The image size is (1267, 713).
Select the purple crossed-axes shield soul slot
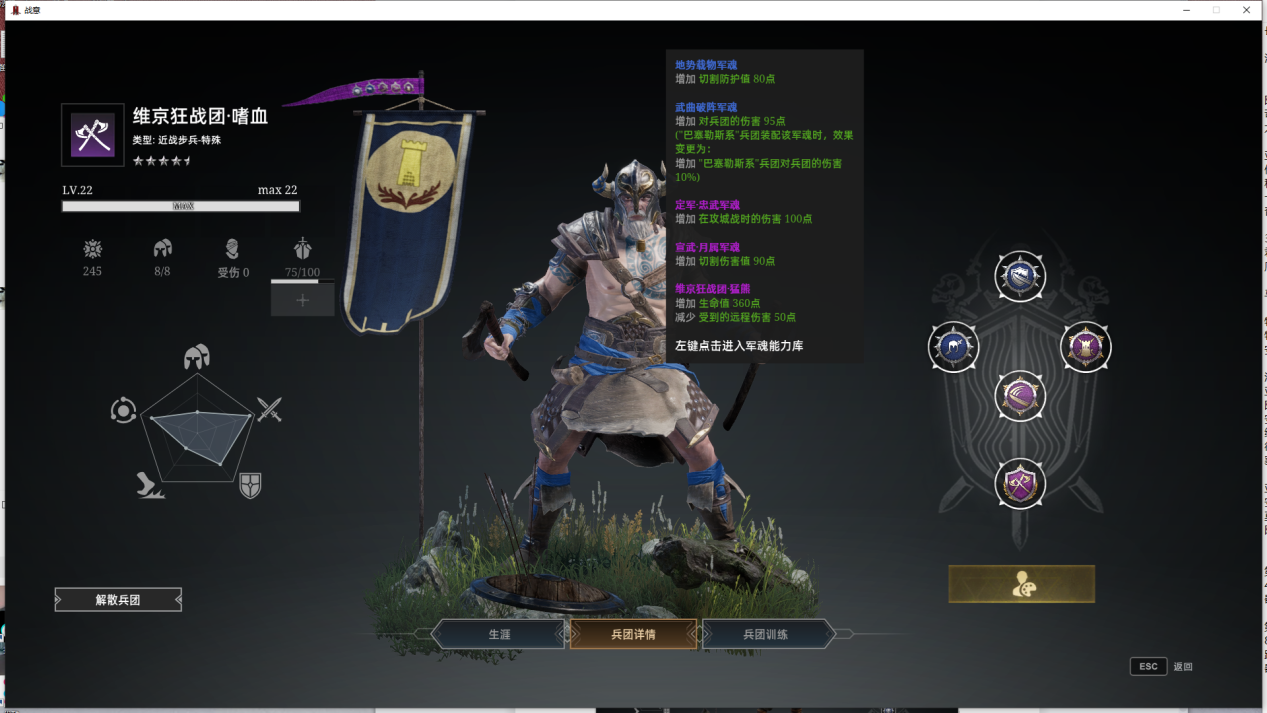[x=1020, y=484]
